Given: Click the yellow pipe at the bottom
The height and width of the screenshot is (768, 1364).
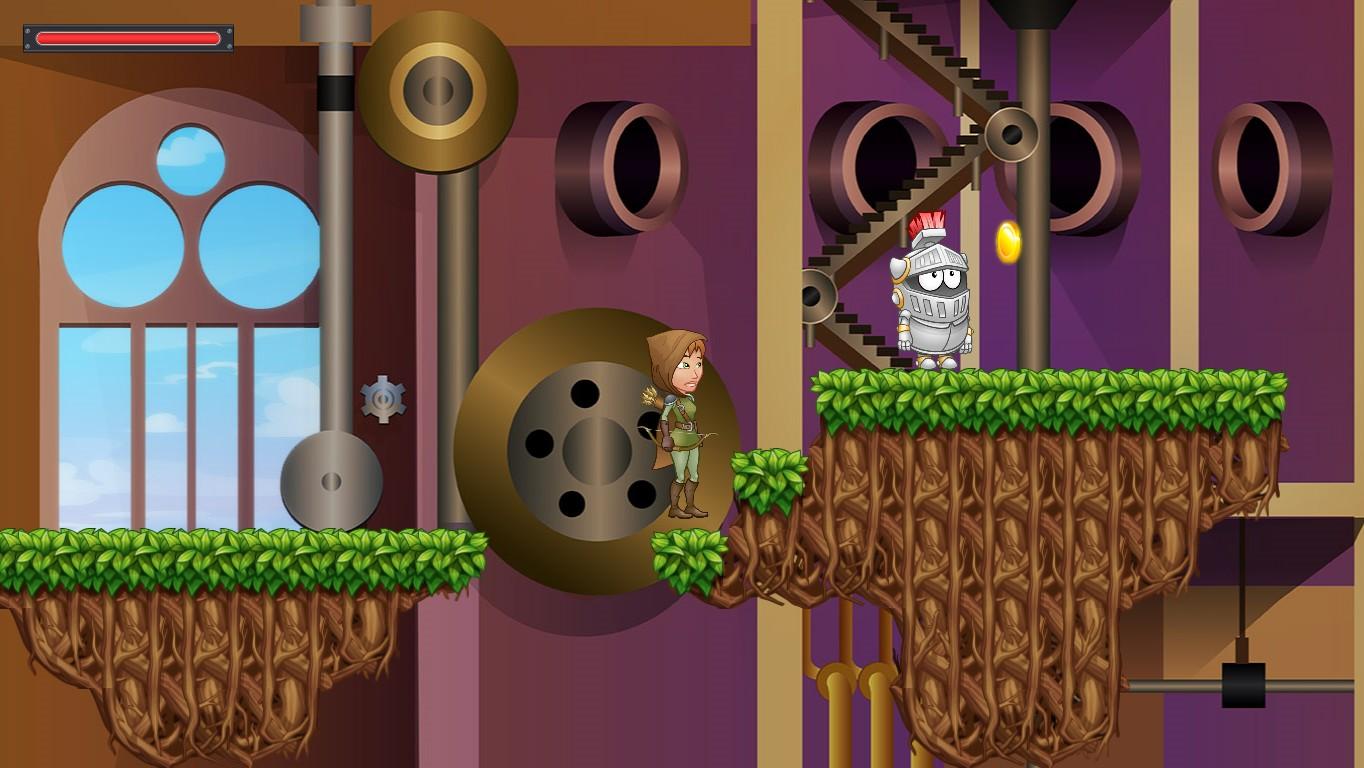Looking at the screenshot, I should coord(838,700).
